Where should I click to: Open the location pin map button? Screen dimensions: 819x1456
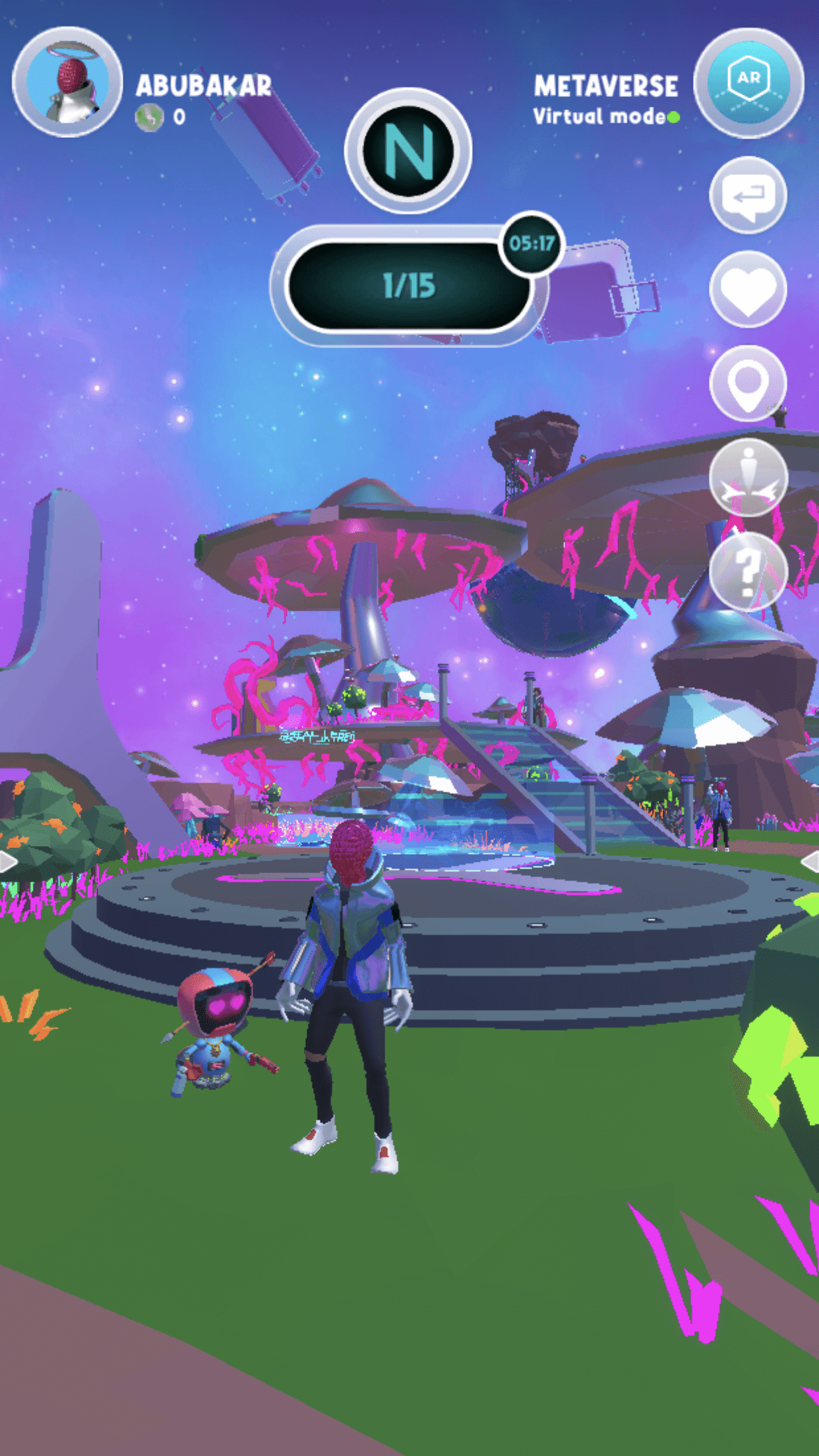(748, 383)
